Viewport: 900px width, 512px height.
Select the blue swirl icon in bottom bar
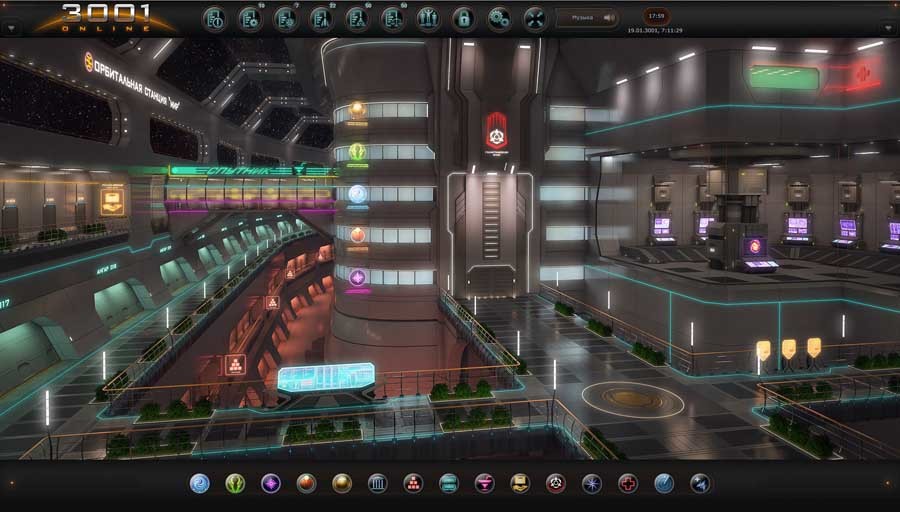click(199, 484)
